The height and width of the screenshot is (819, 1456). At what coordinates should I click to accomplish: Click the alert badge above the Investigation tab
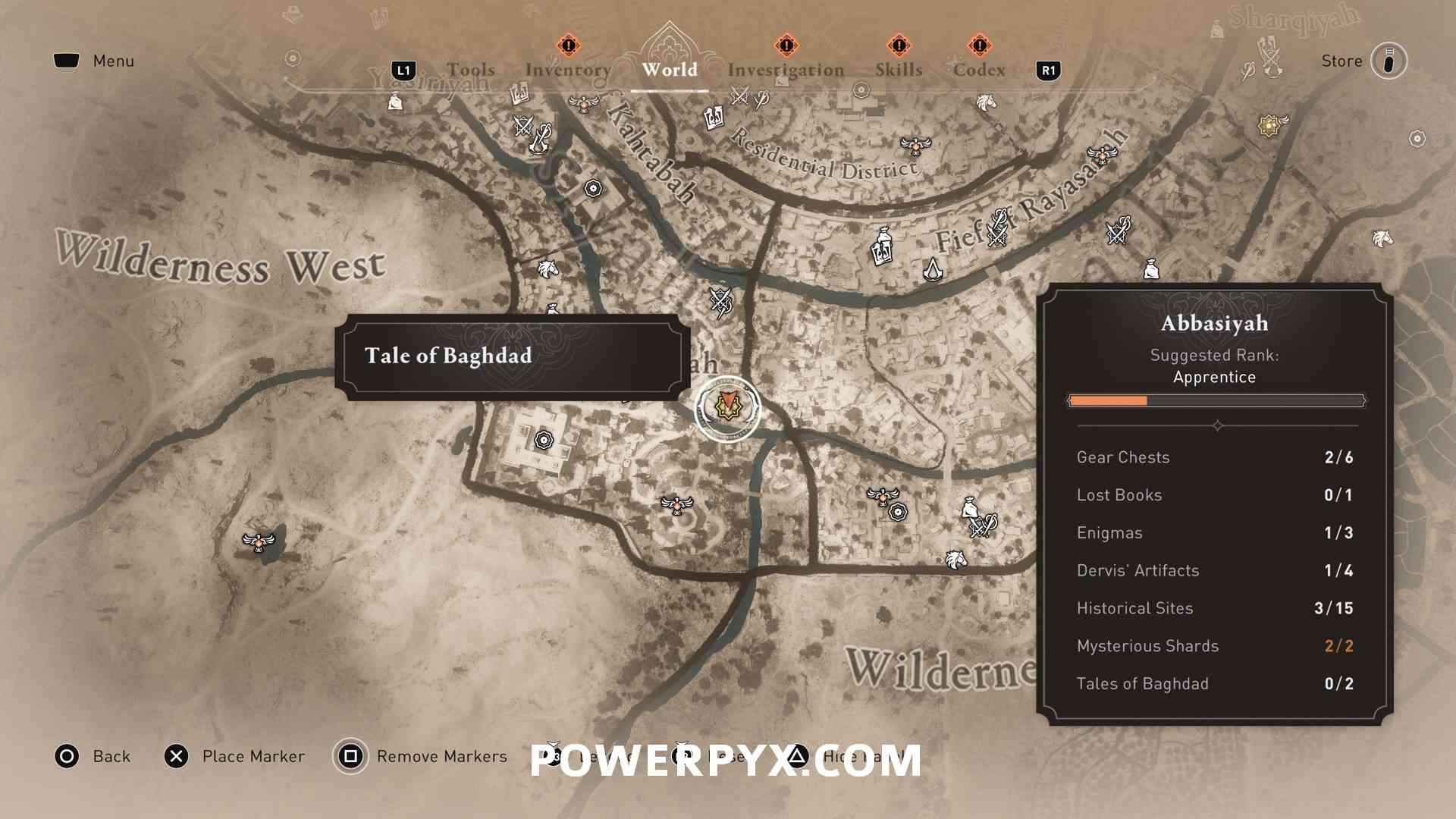tap(786, 45)
